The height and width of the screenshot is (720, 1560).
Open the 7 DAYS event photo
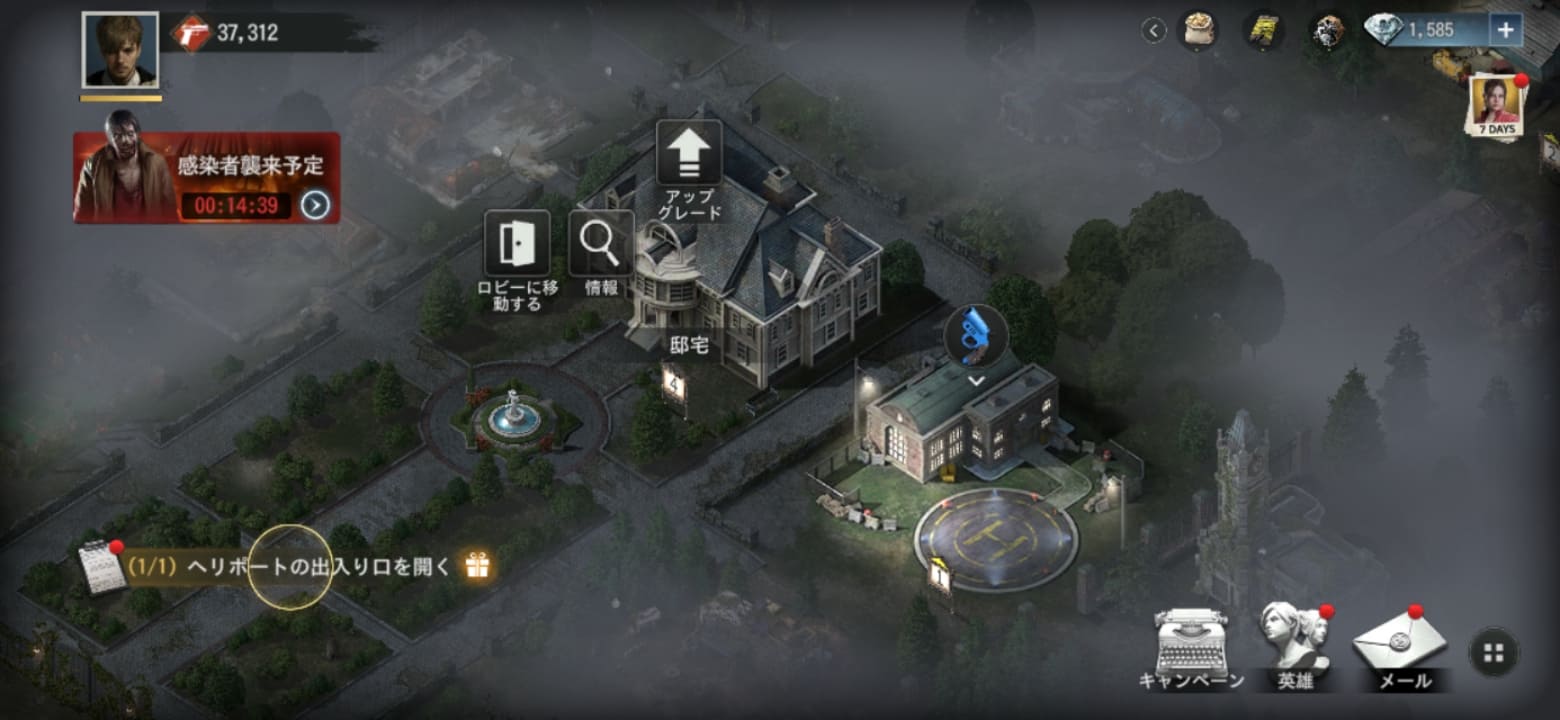click(x=1496, y=106)
